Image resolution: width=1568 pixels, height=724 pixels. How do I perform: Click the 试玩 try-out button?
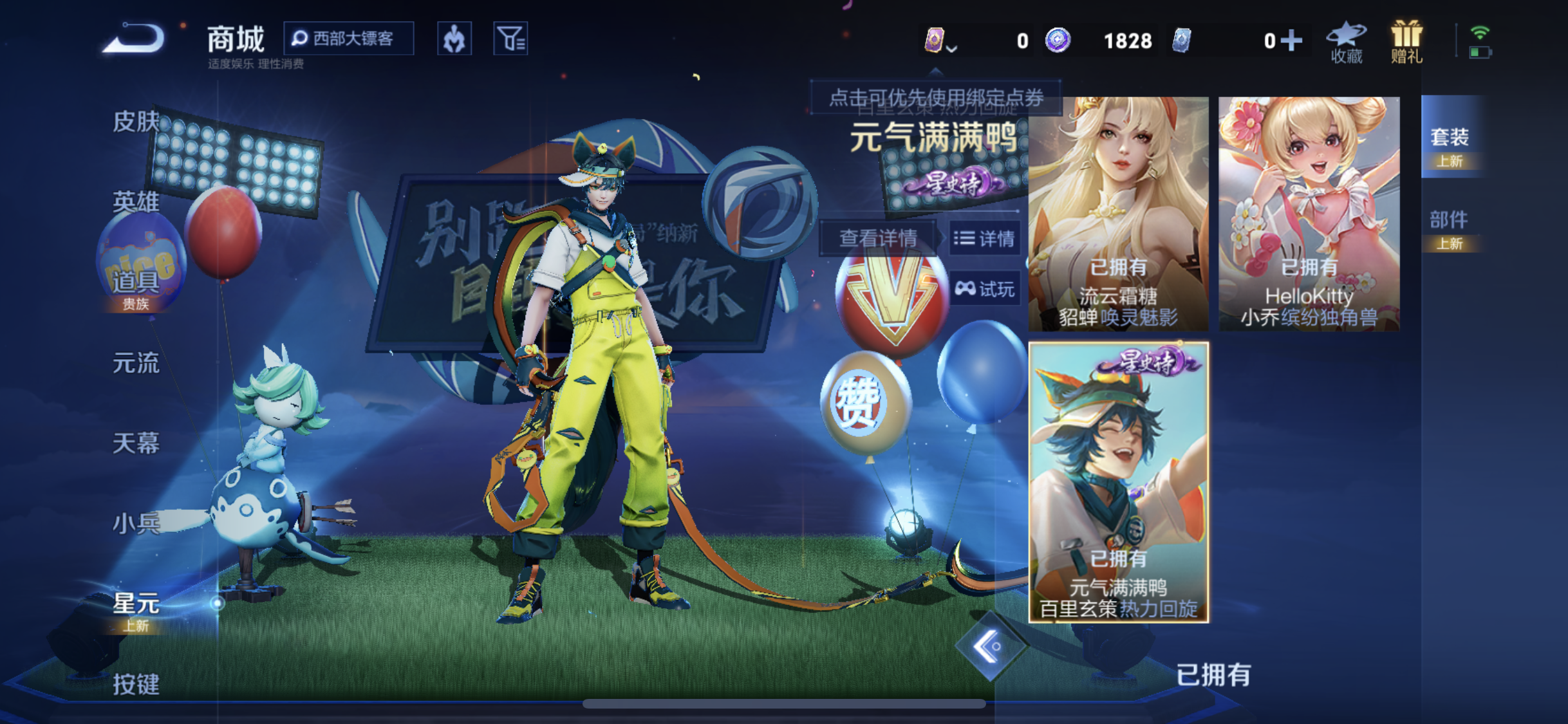[985, 288]
